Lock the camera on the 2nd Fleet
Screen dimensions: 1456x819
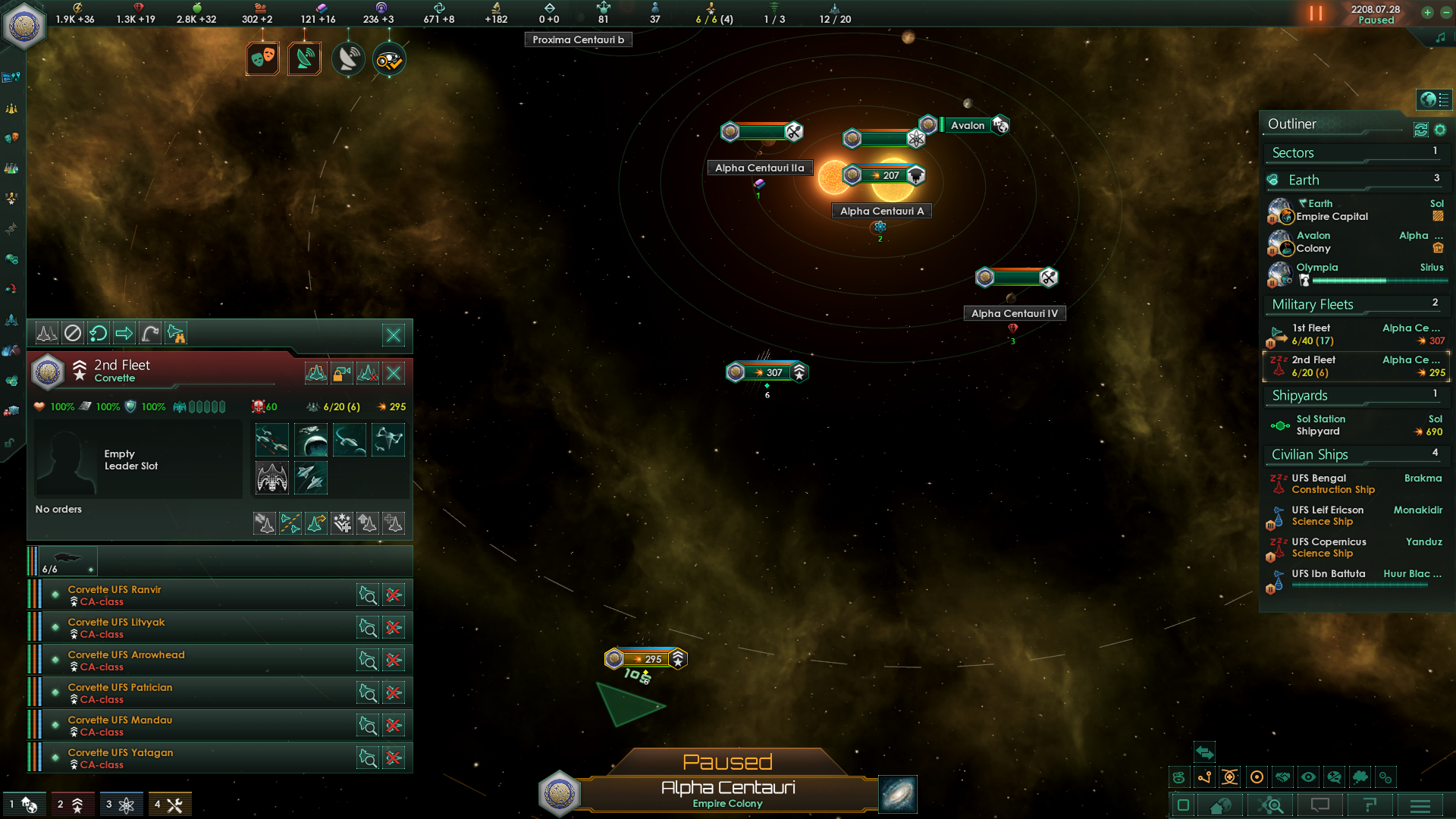pyautogui.click(x=340, y=372)
